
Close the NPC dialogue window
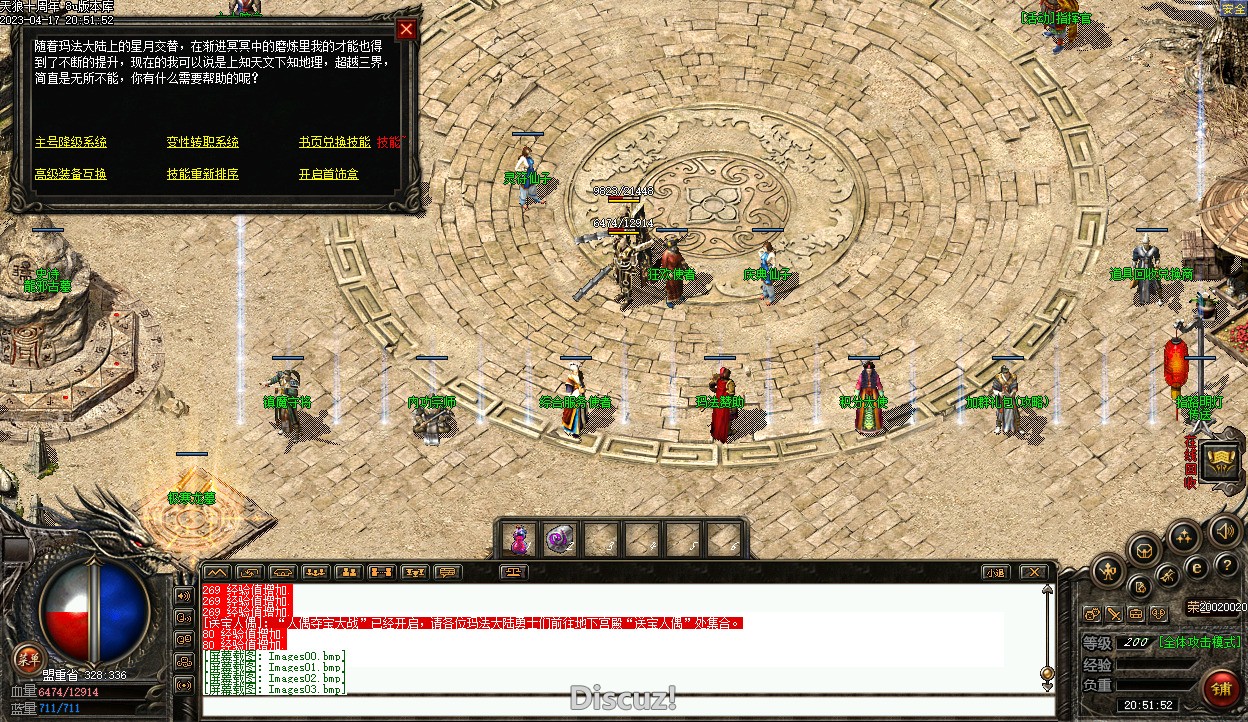(406, 30)
